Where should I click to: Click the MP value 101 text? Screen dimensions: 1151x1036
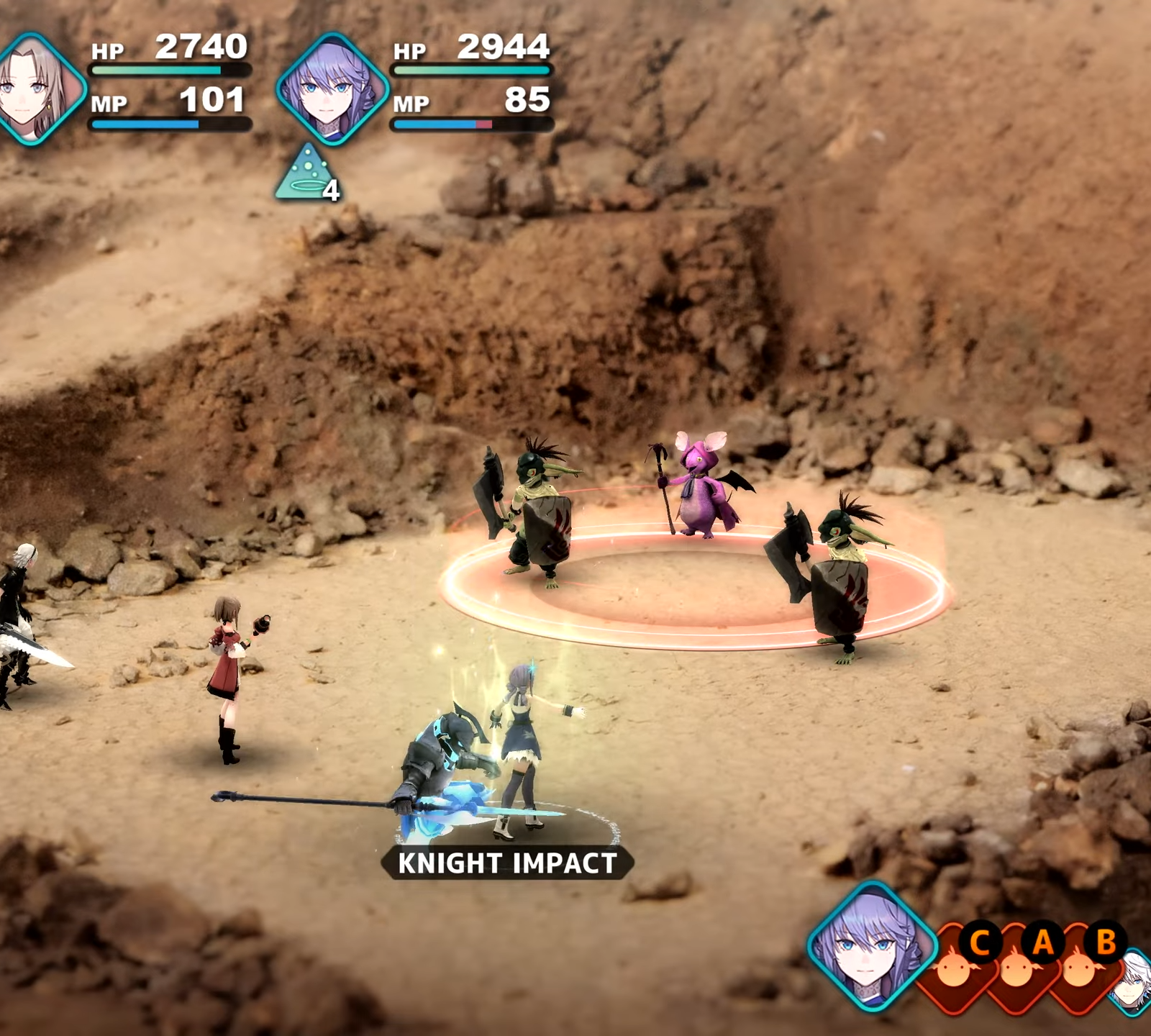(212, 102)
